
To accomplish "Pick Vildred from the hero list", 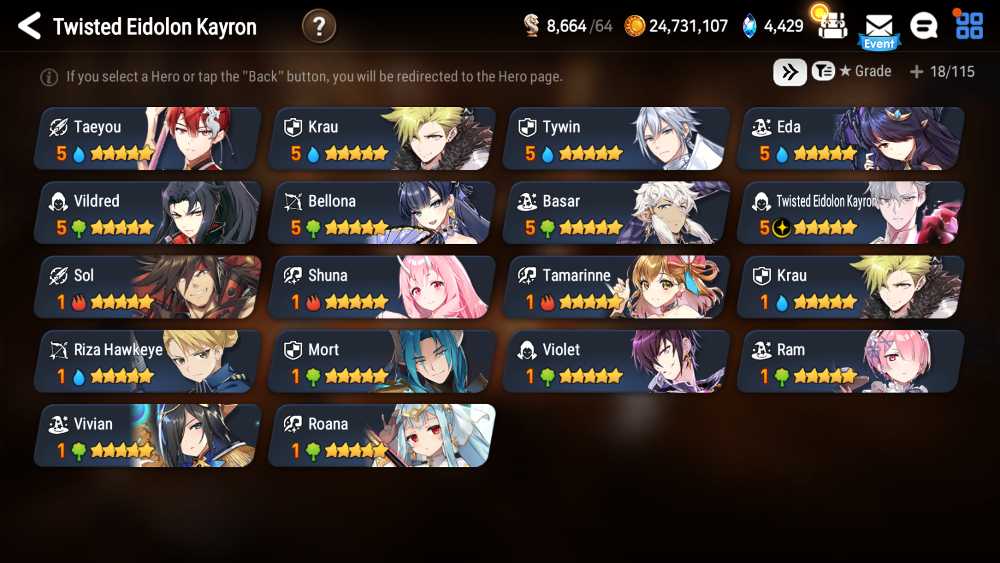I will (x=148, y=213).
